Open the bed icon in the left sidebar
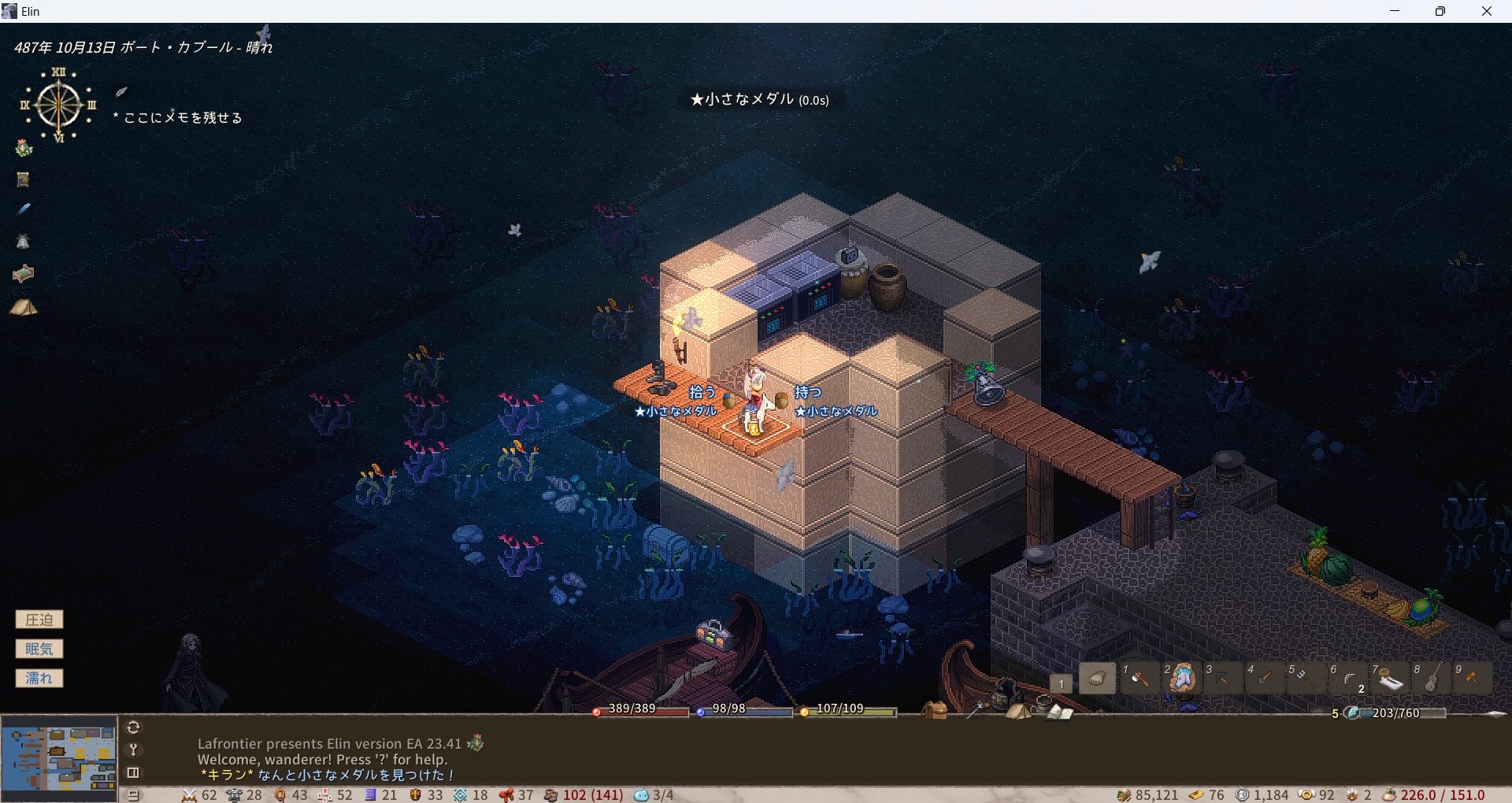 24,274
